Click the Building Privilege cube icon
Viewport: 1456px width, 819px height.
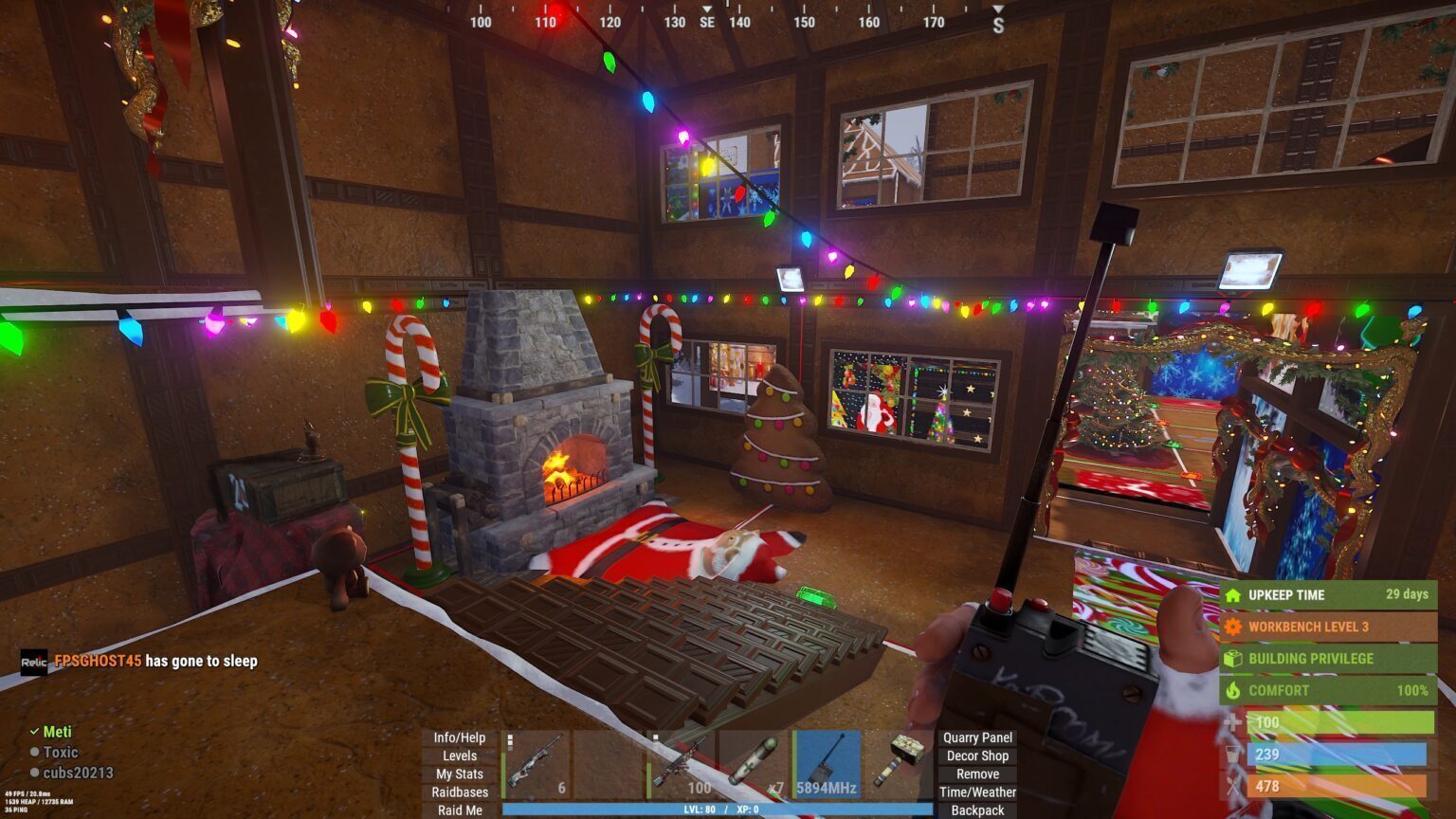1232,658
